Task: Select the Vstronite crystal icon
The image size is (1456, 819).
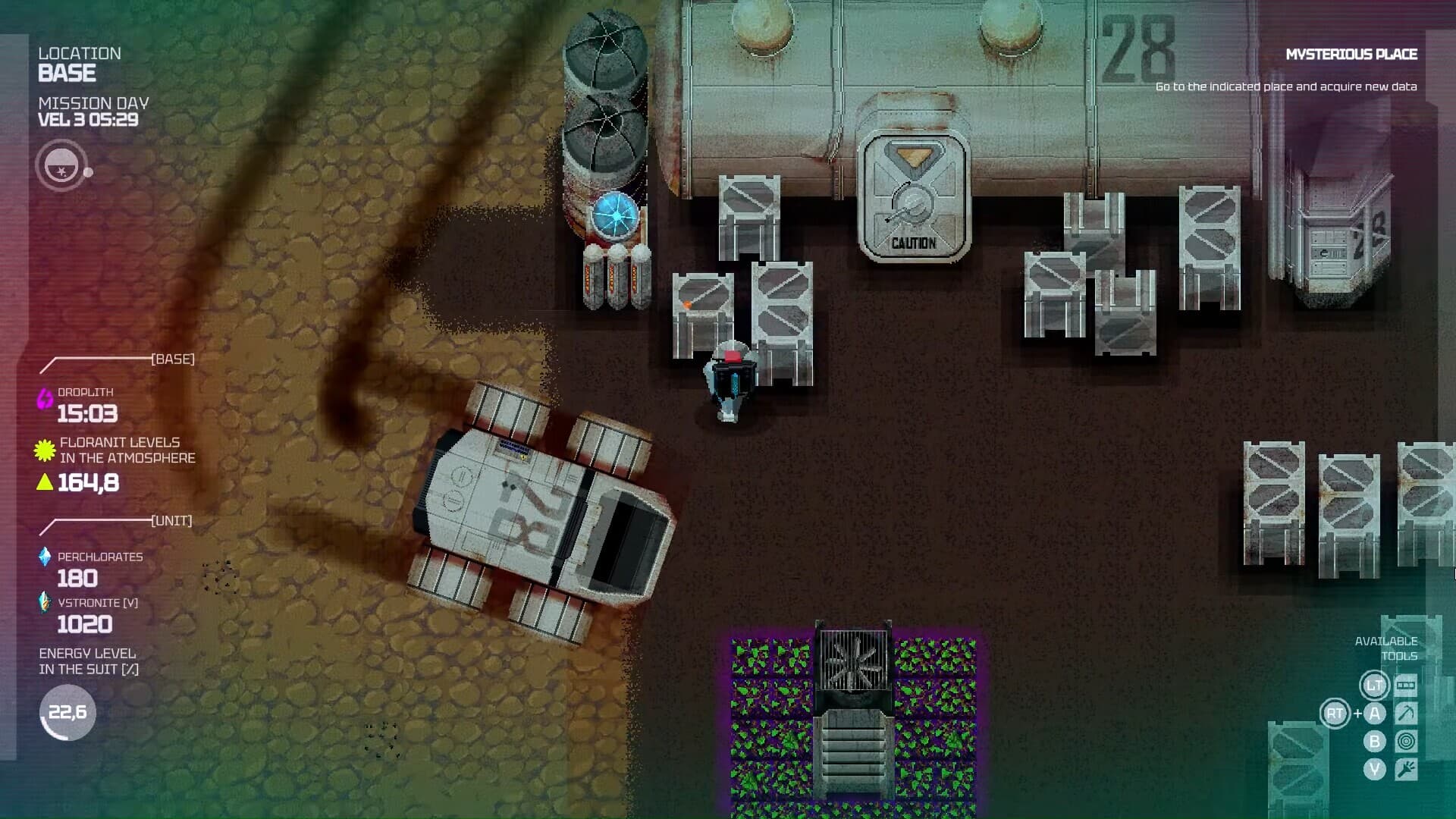Action: click(x=45, y=603)
